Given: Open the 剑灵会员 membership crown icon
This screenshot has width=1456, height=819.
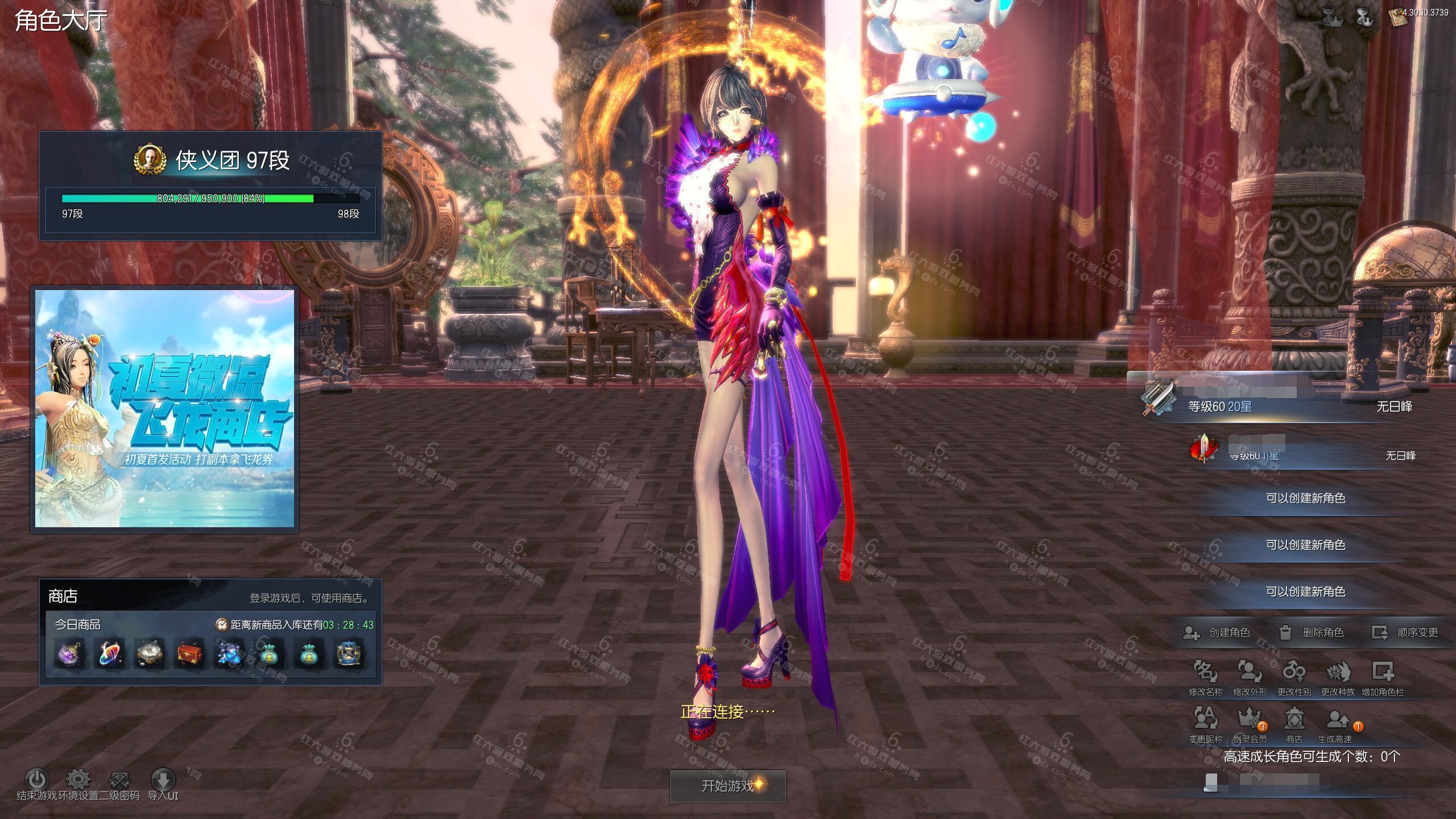Looking at the screenshot, I should 1250,719.
